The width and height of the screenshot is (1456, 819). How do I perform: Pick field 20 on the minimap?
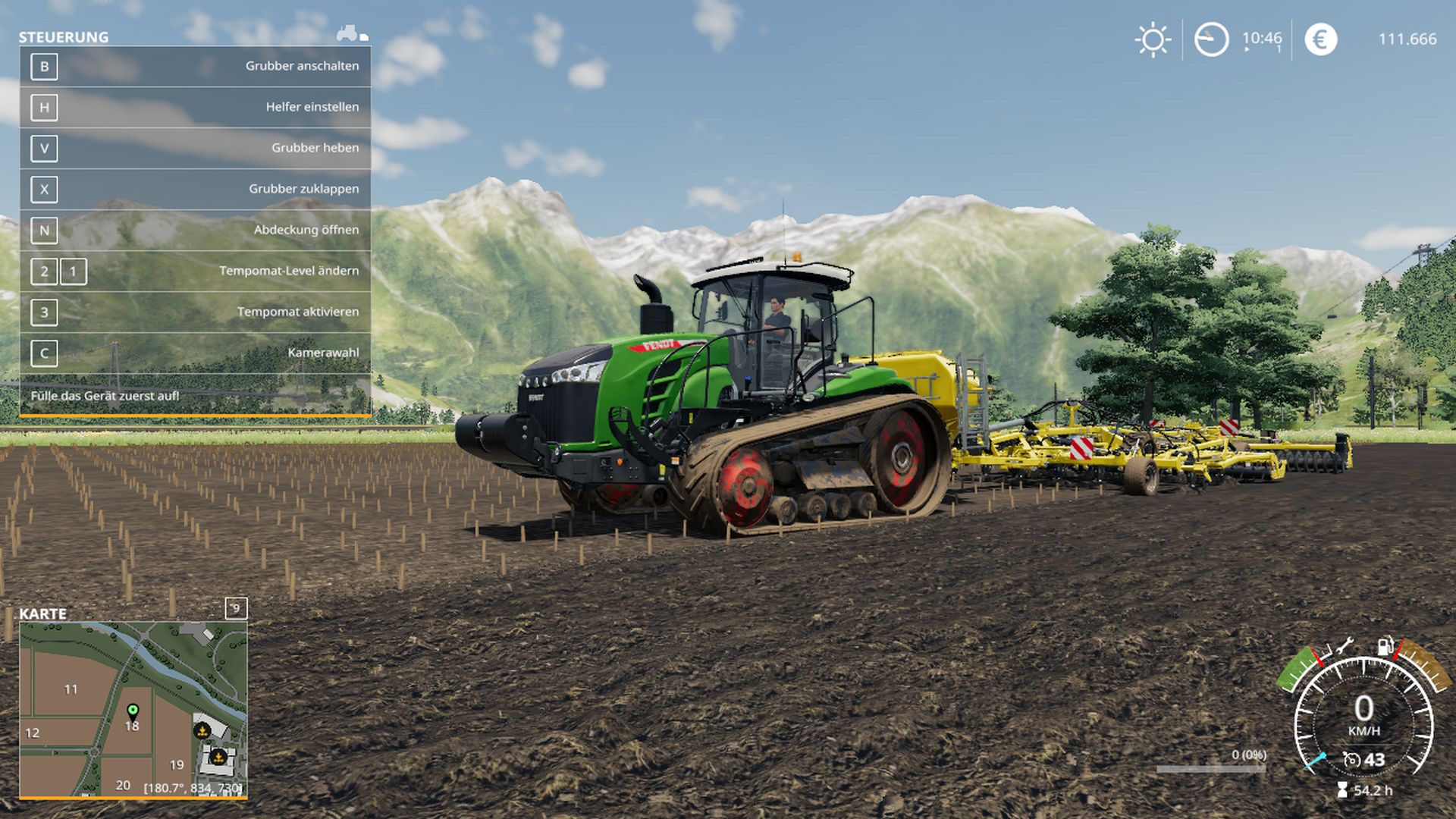point(123,785)
